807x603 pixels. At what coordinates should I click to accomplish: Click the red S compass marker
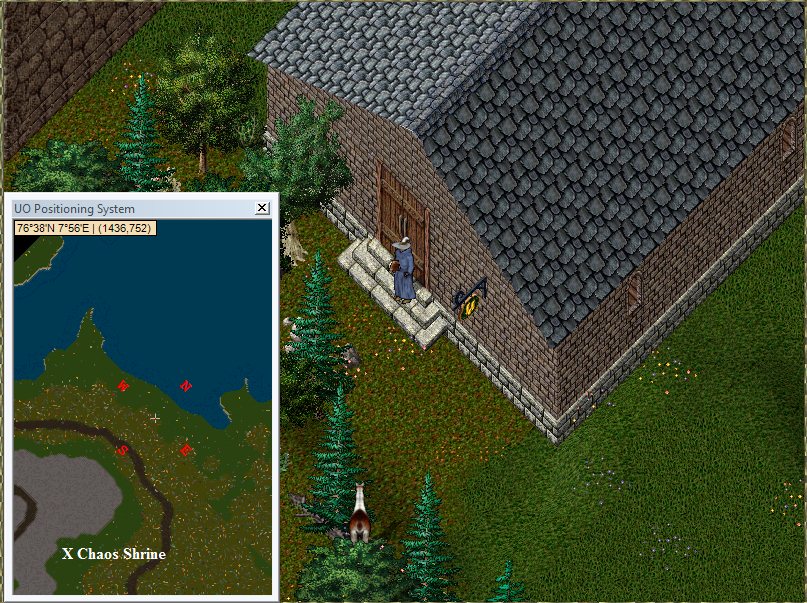[123, 450]
